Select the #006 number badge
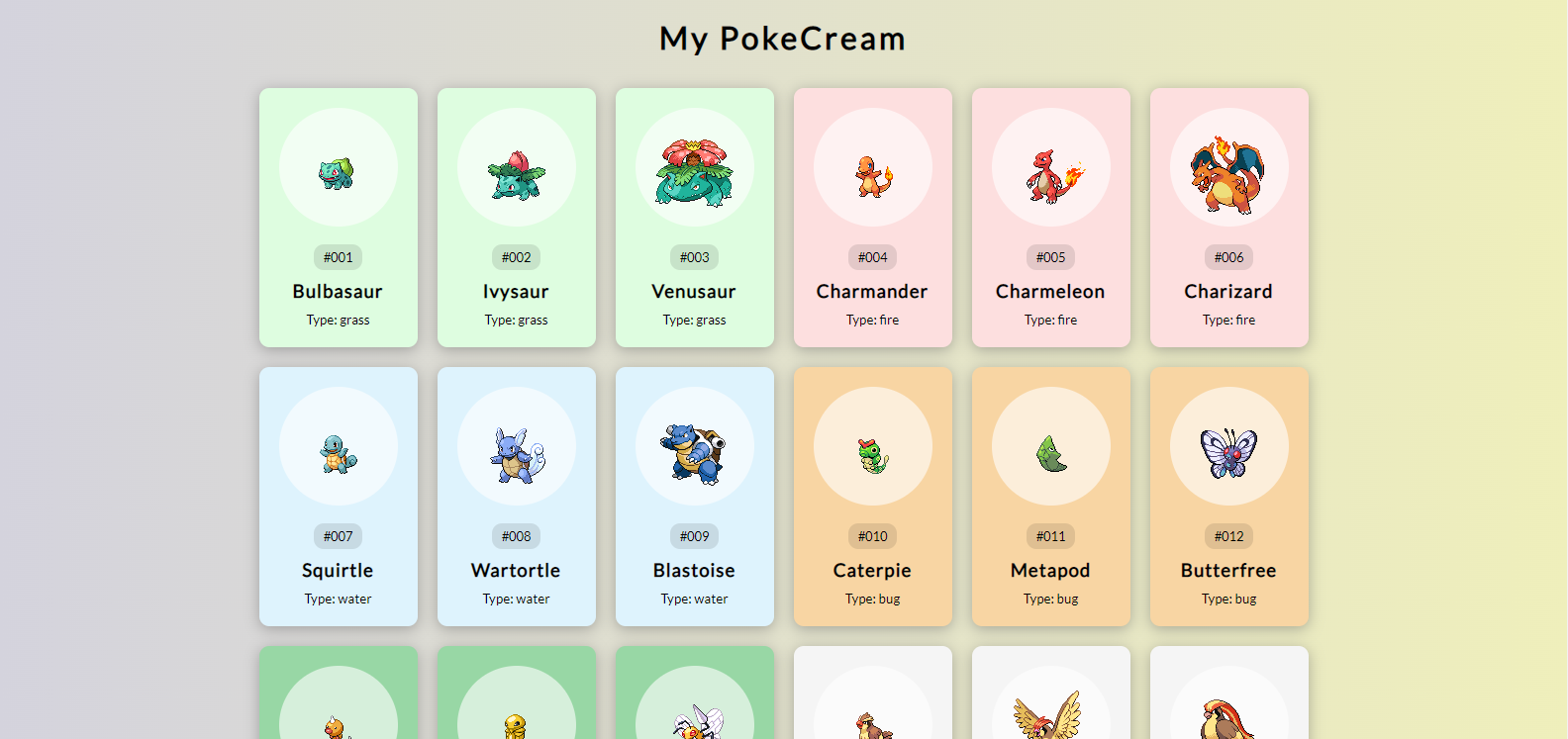Viewport: 1568px width, 739px height. tap(1228, 257)
